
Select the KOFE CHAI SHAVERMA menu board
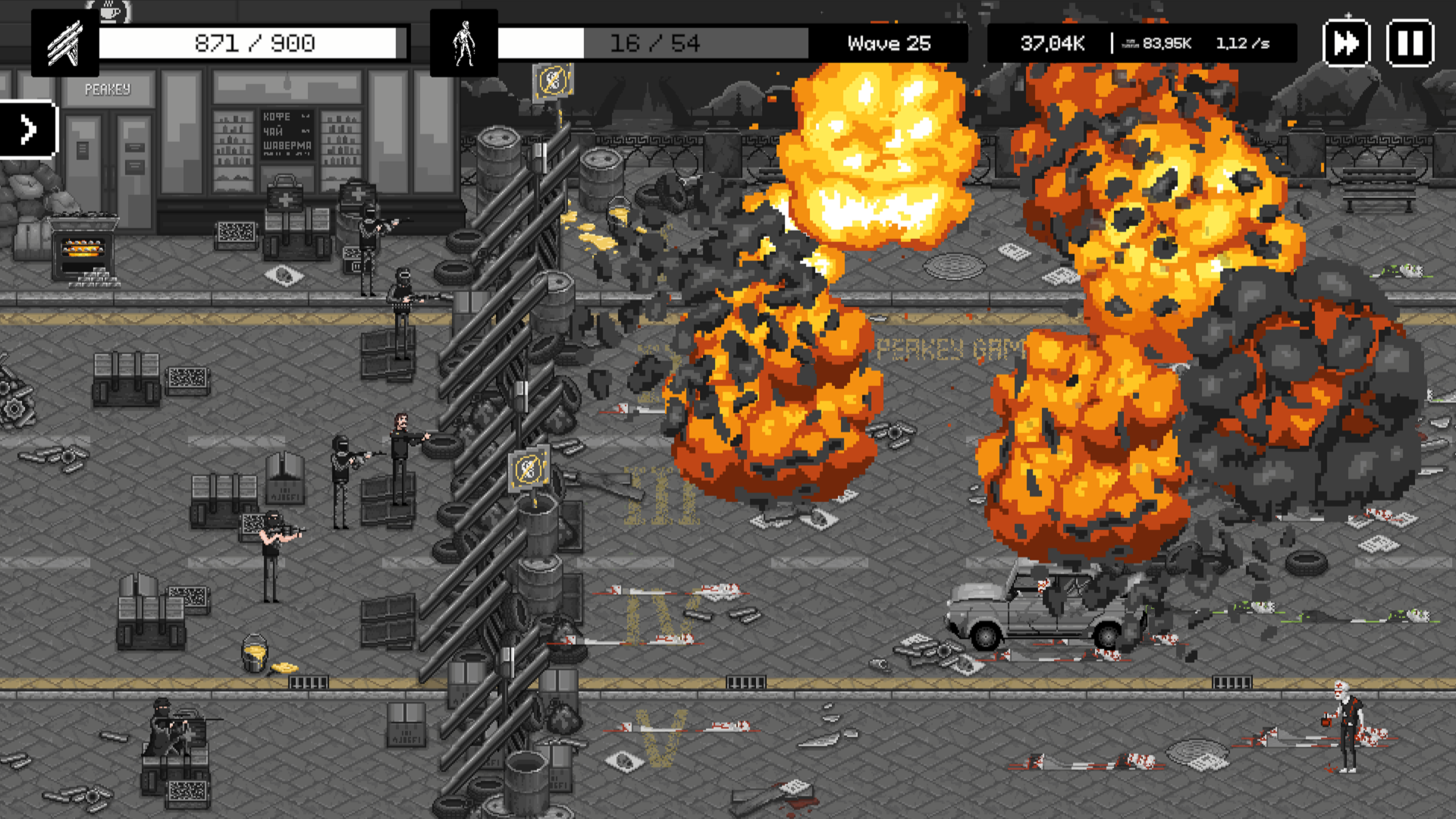pyautogui.click(x=287, y=135)
